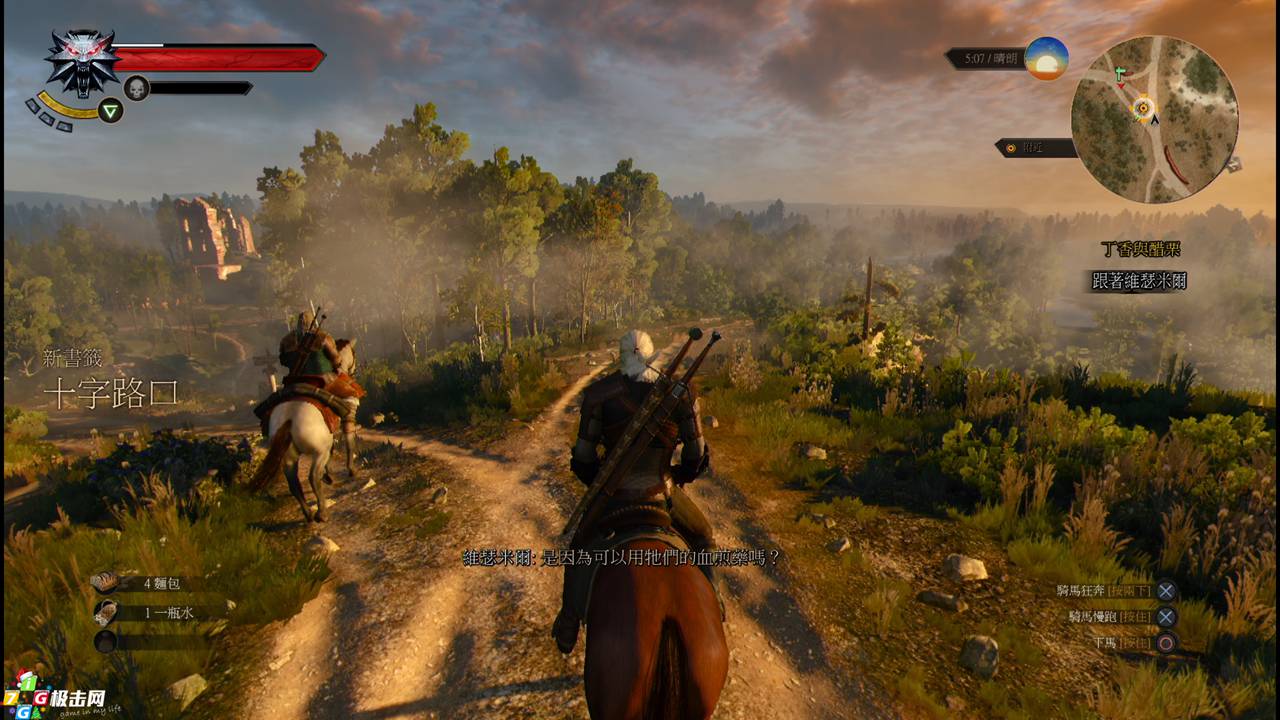Click the sun weather icon
This screenshot has height=720, width=1280.
[1046, 58]
